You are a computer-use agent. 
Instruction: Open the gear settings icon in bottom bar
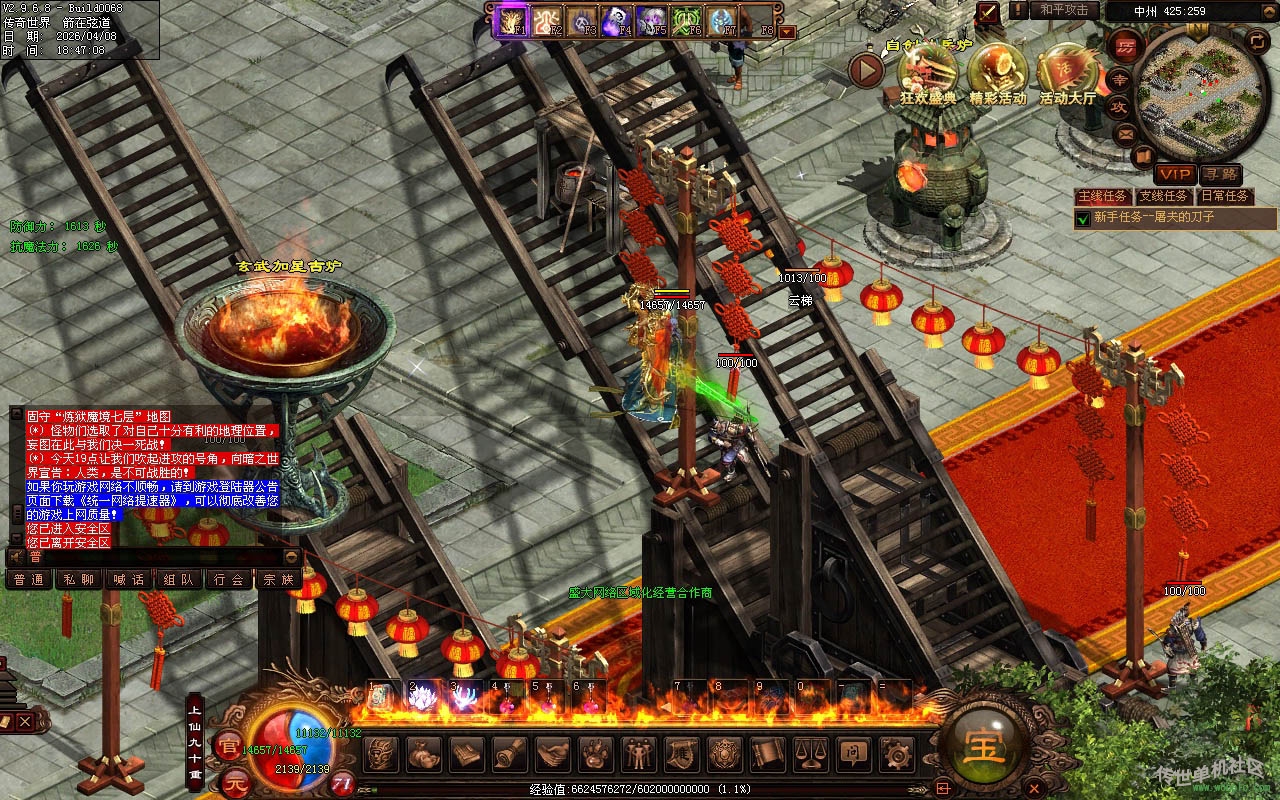pos(895,753)
